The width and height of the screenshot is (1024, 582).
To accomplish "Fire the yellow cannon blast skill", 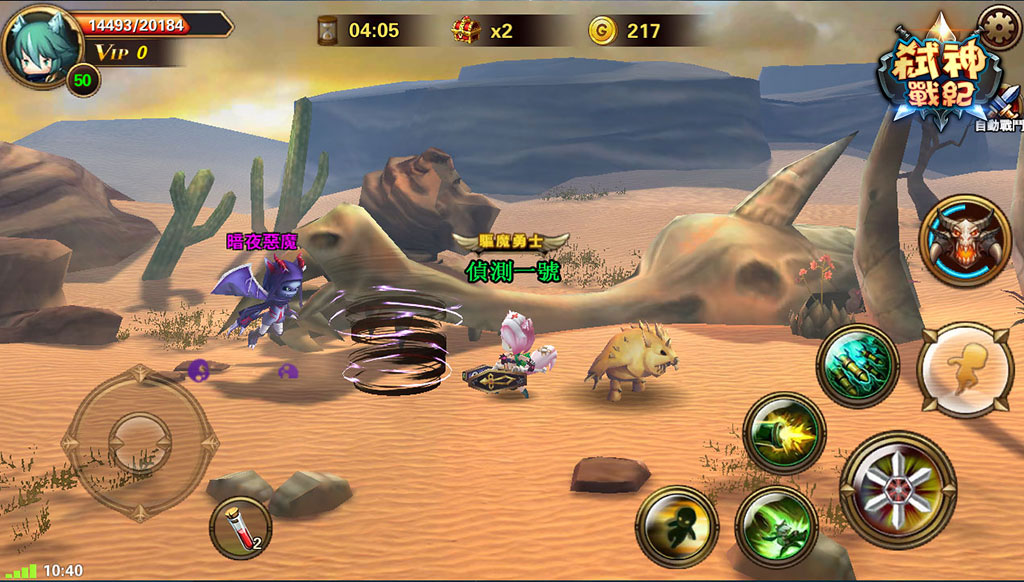I will 784,432.
